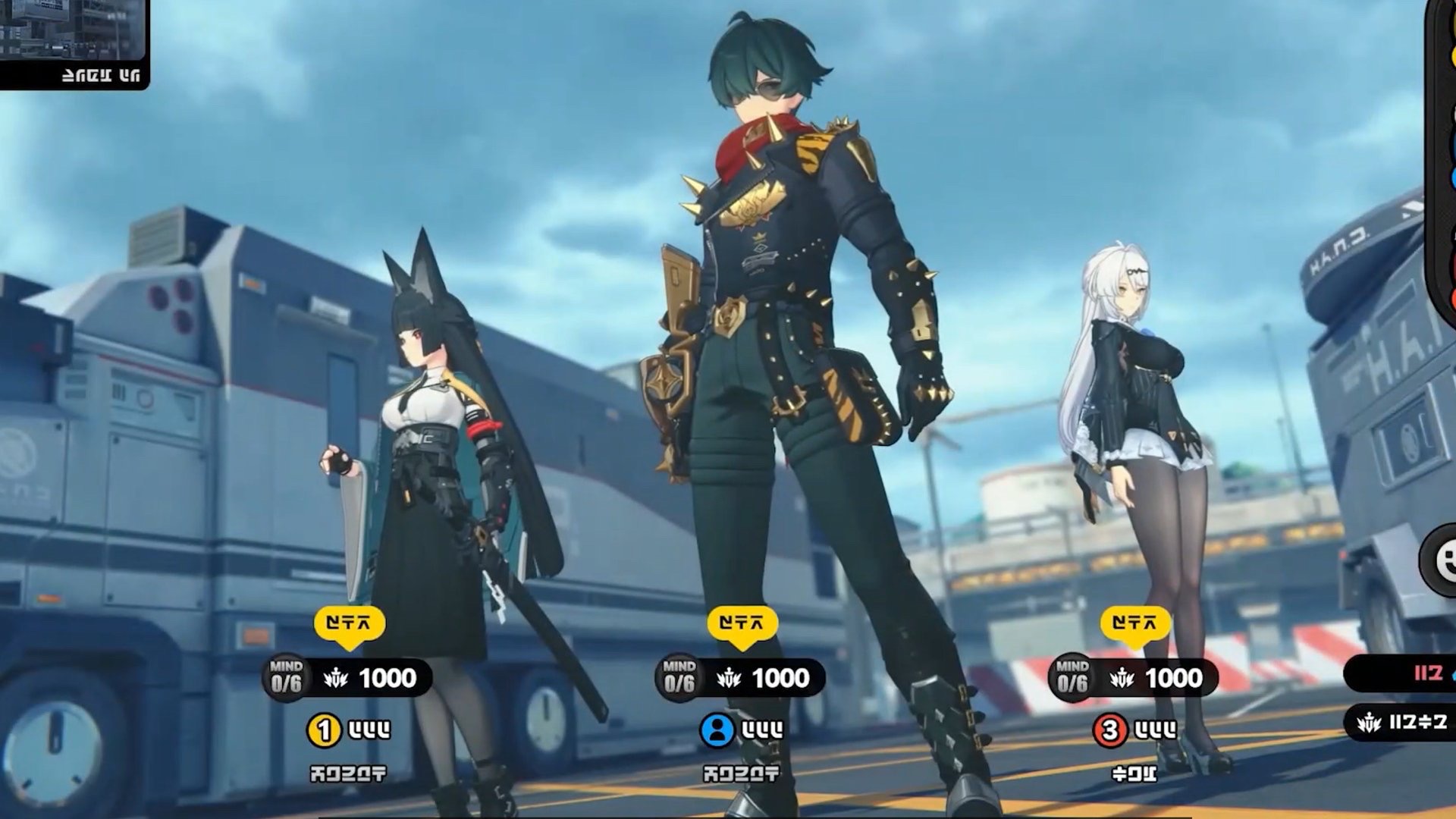Viewport: 1456px width, 819px height.
Task: Click the black pill with white crest icon
Action: tap(1401, 722)
